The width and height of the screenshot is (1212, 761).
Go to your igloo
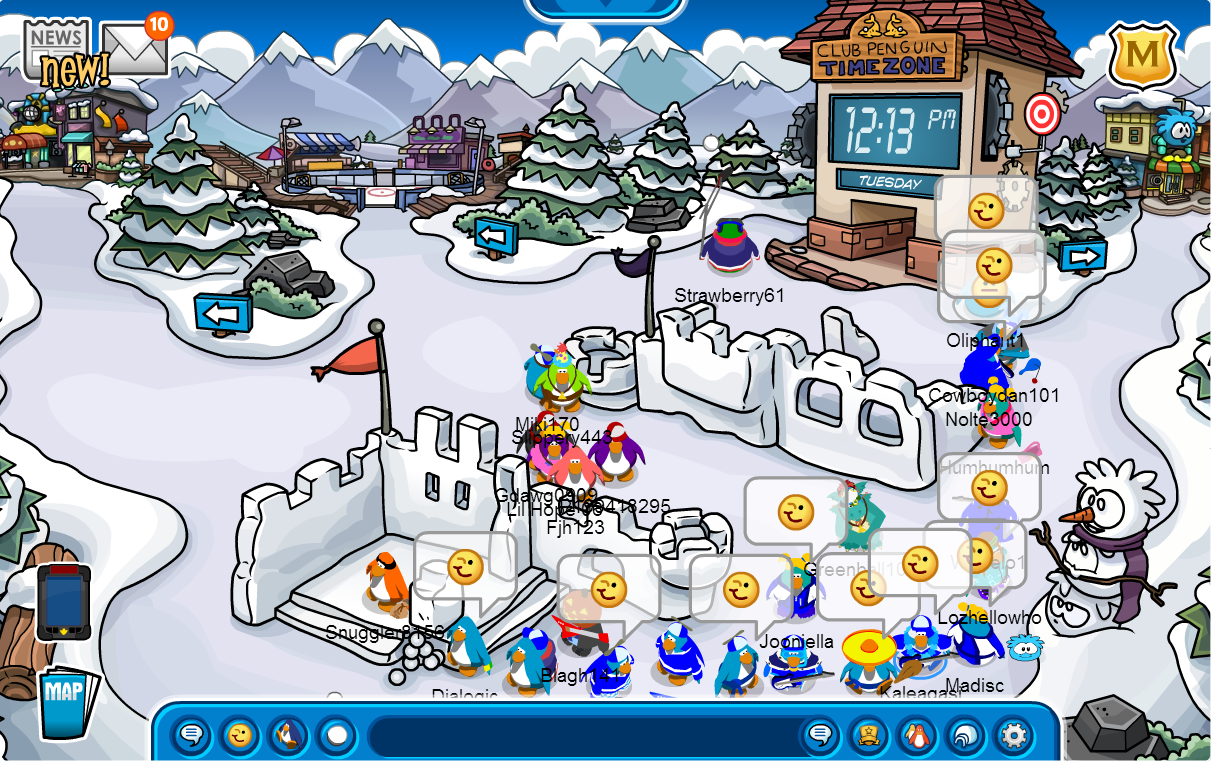pyautogui.click(x=965, y=736)
